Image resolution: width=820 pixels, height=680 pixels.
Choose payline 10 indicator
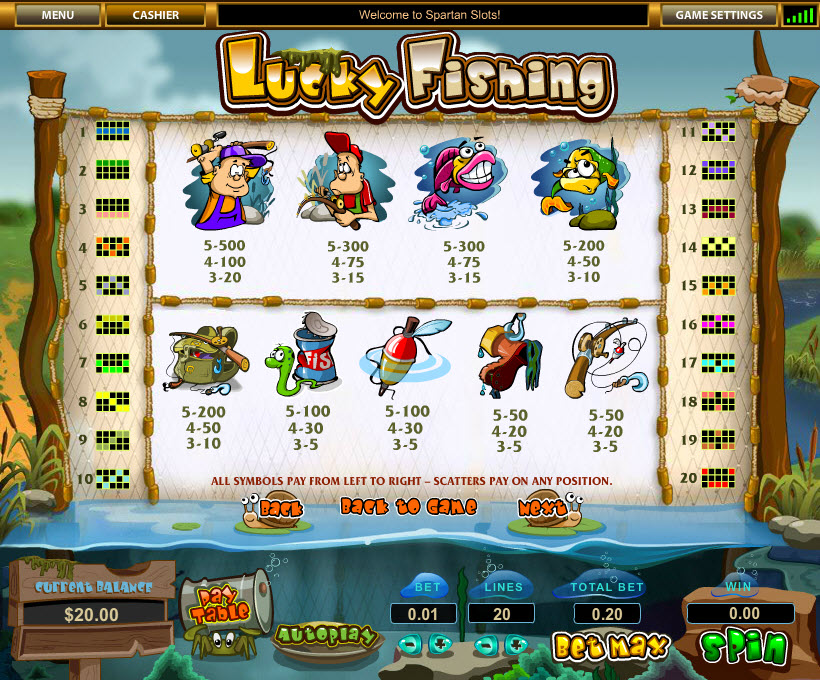[112, 479]
